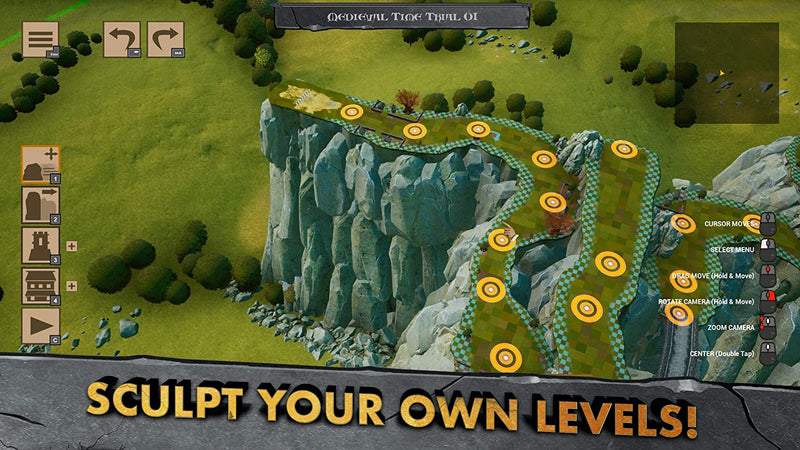Expand the plus next to the tower tool
This screenshot has width=800, height=450.
[x=71, y=245]
